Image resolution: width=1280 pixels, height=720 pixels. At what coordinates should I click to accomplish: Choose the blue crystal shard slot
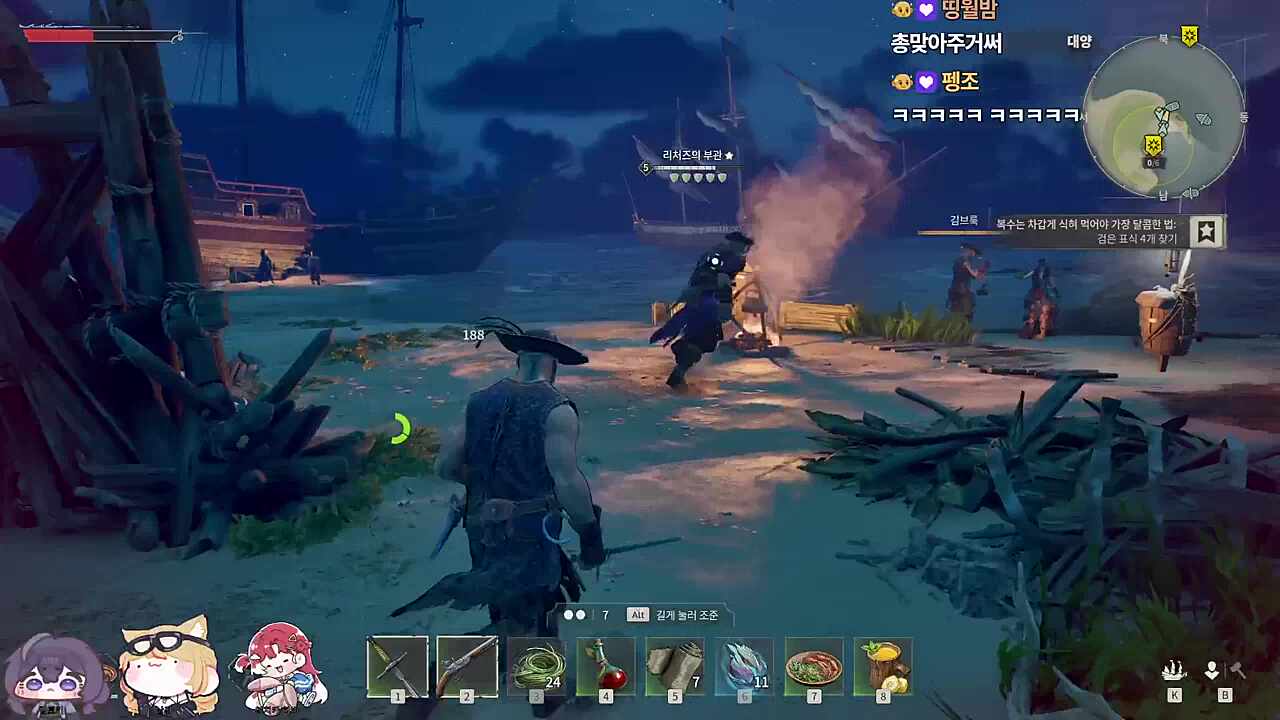744,665
